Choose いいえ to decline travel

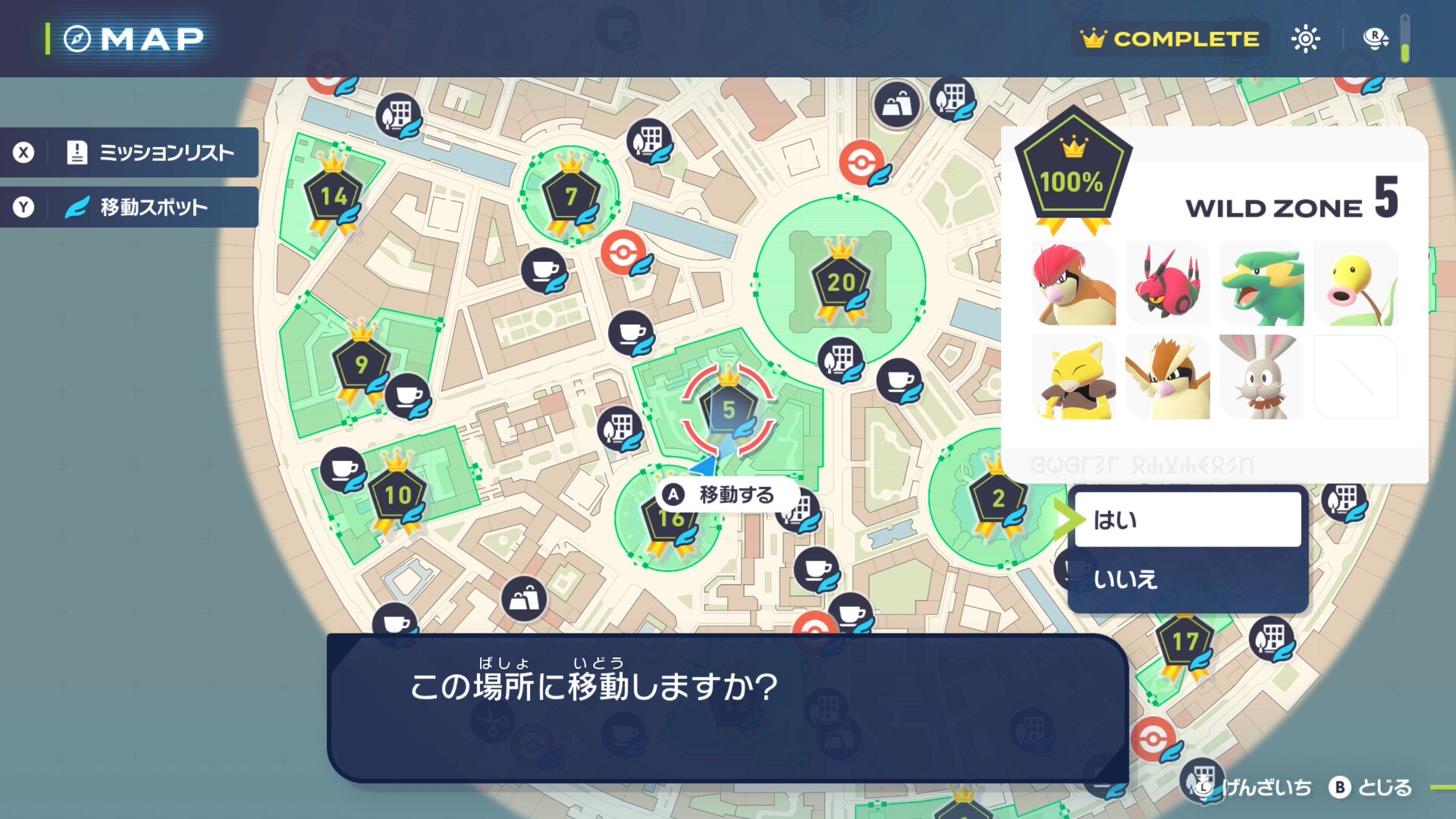pyautogui.click(x=1187, y=579)
